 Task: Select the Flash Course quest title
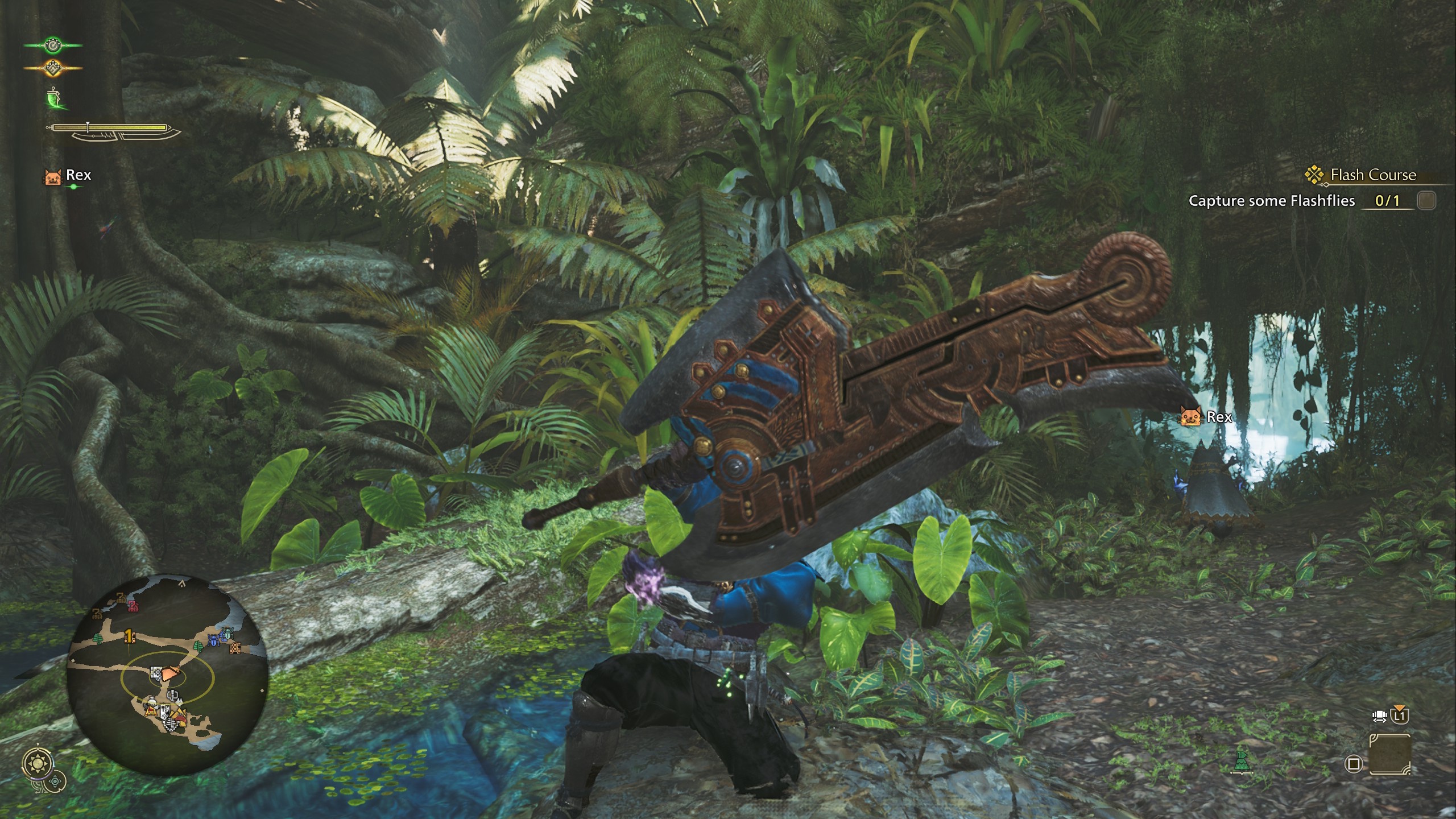pyautogui.click(x=1372, y=175)
